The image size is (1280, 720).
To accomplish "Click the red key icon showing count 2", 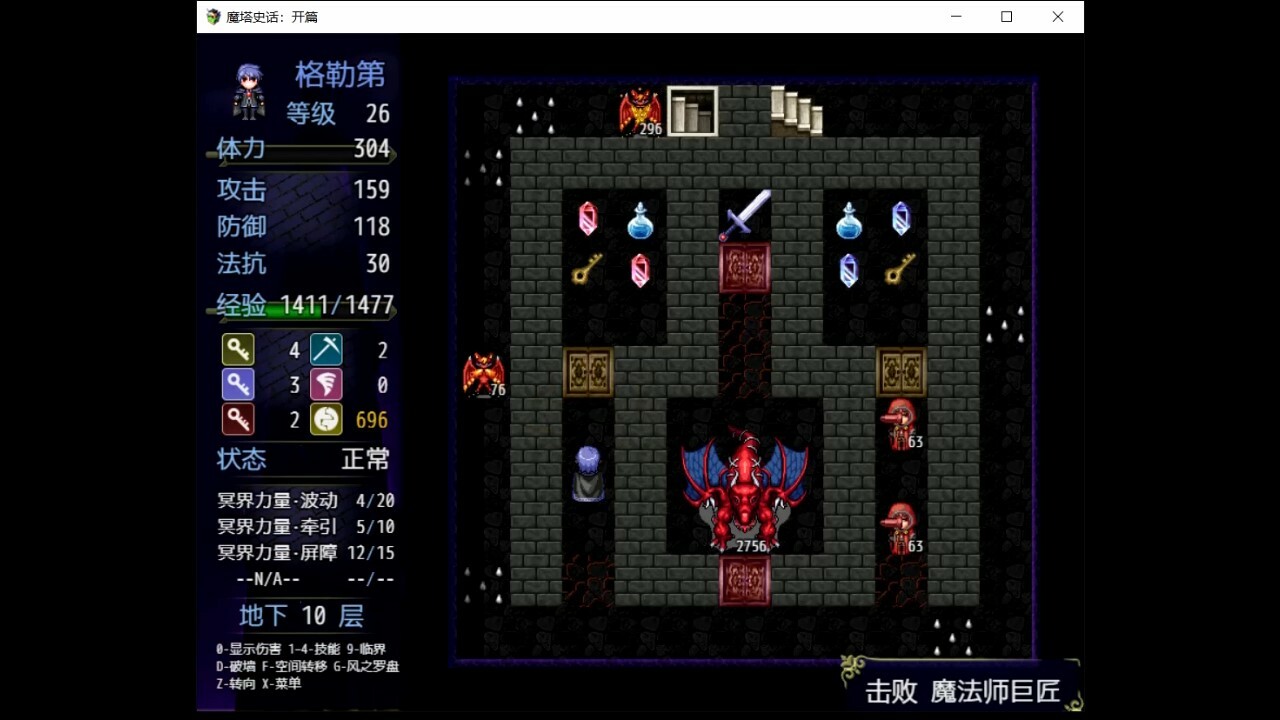I will pyautogui.click(x=239, y=419).
